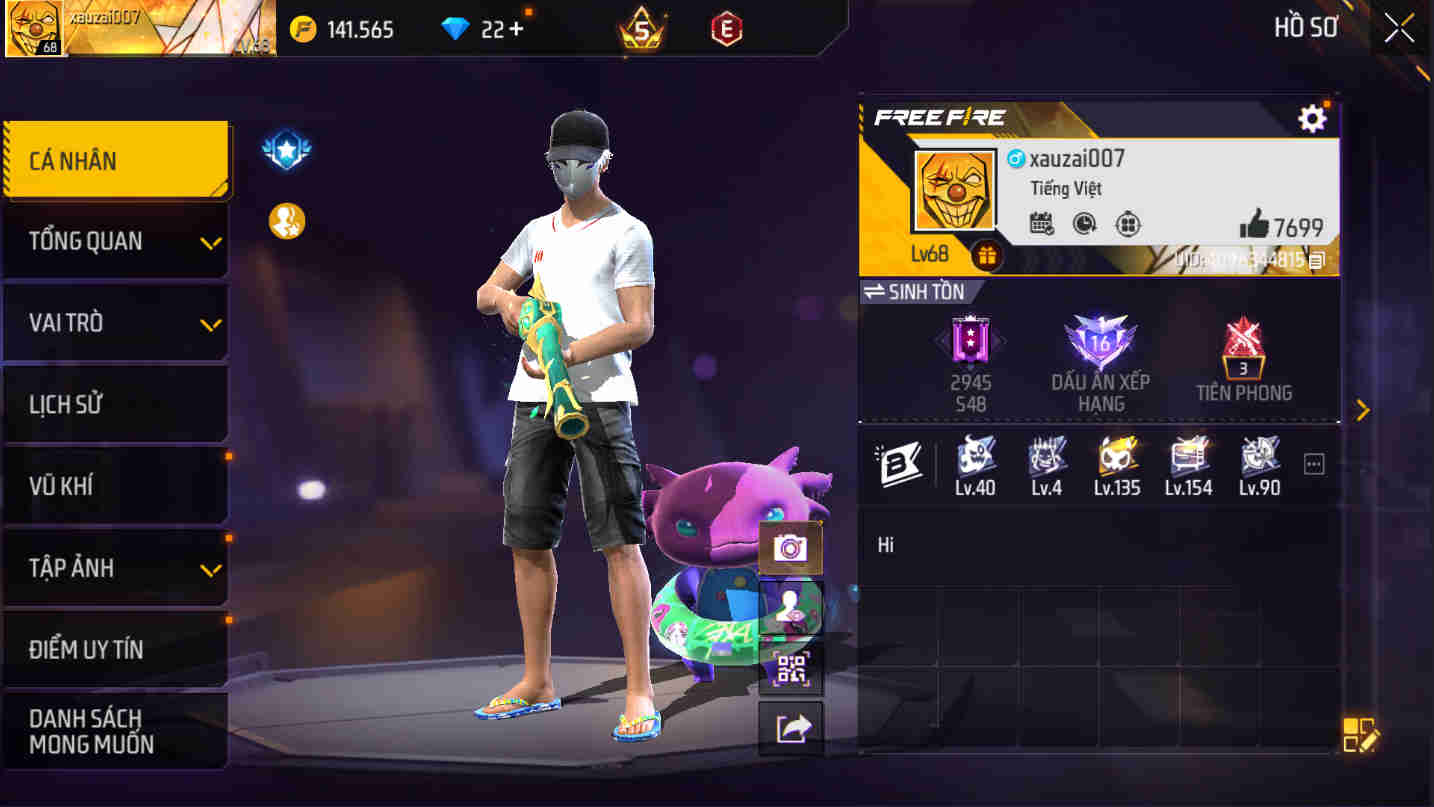Click the calendar check-in icon on the banner
The height and width of the screenshot is (807, 1434).
pyautogui.click(x=1040, y=225)
